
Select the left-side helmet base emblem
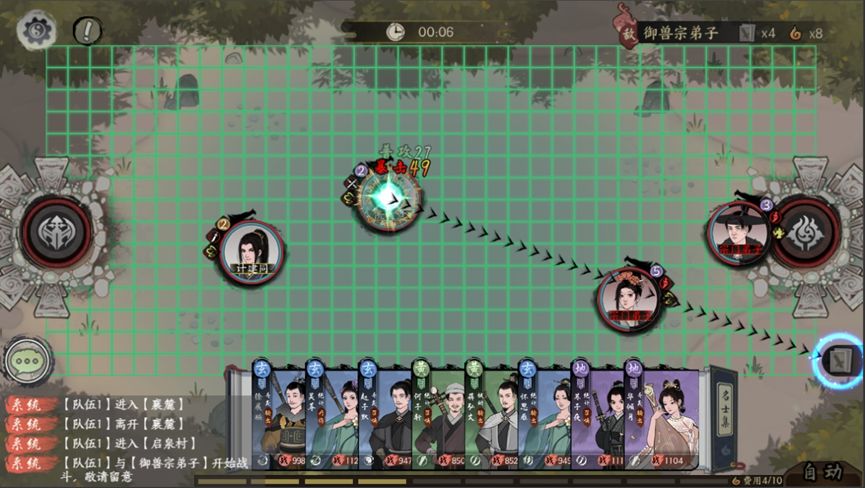(x=57, y=232)
